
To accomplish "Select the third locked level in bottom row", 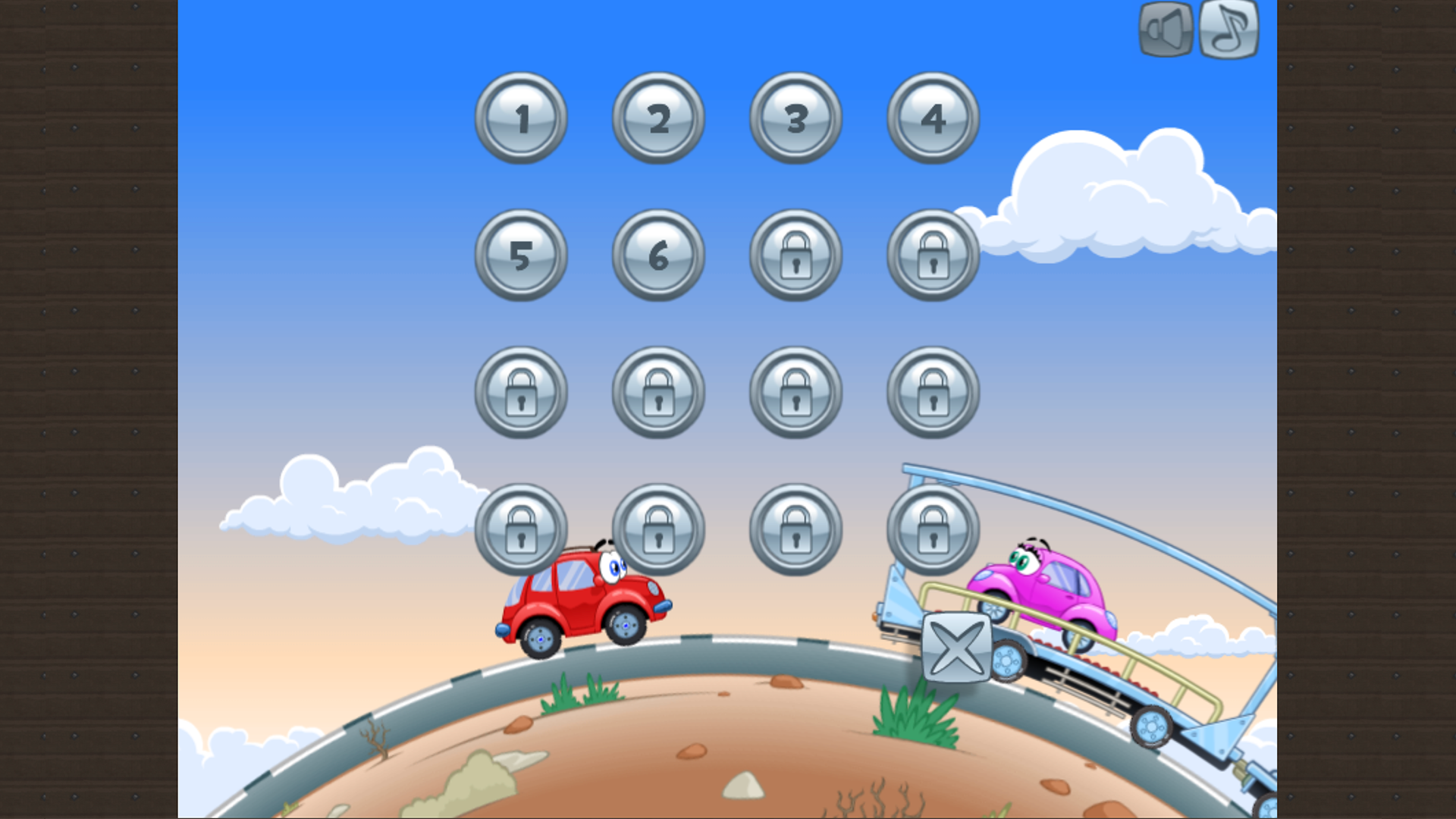I will (x=795, y=529).
